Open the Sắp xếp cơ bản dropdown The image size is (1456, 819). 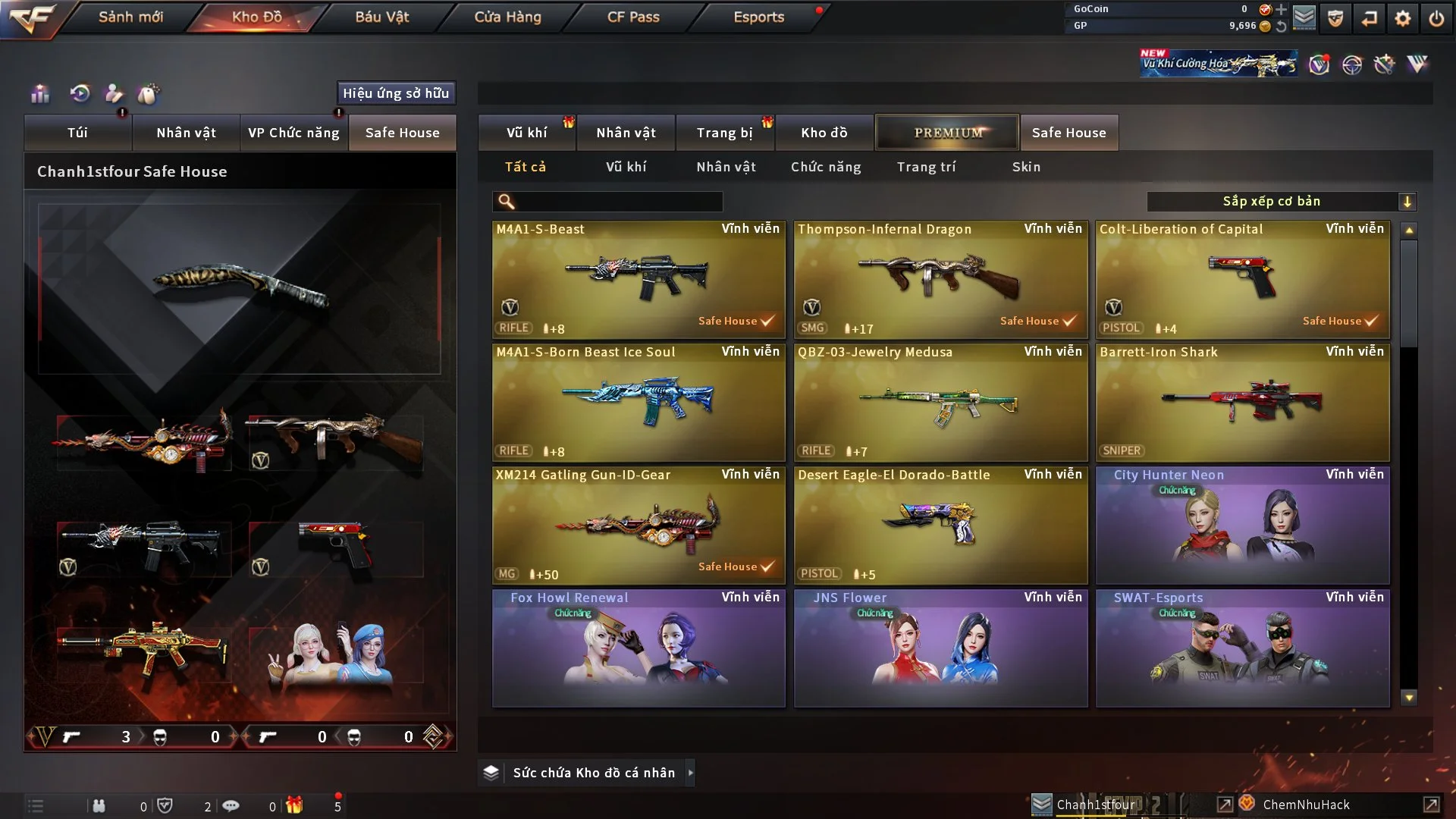tap(1281, 201)
